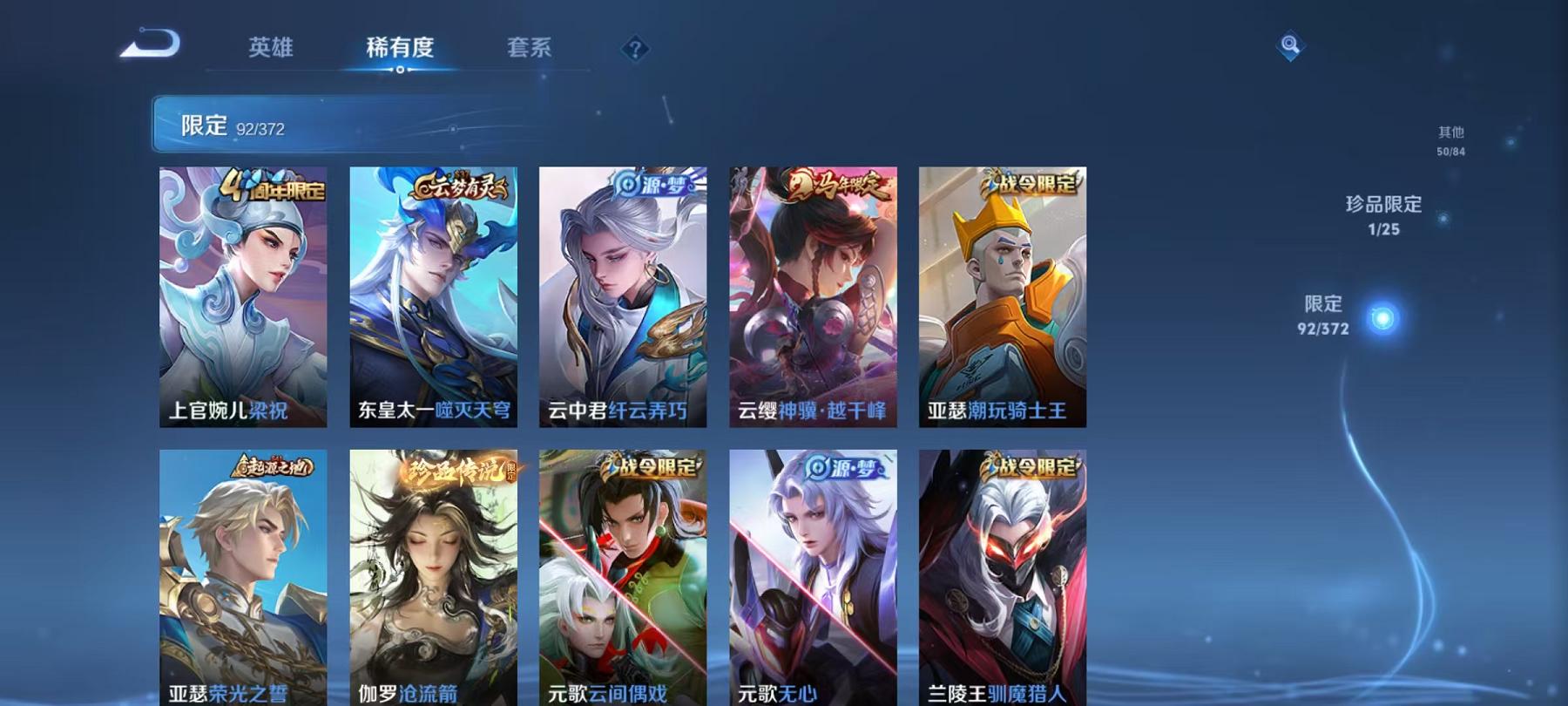Open the help question mark icon
Viewport: 1568px width, 706px height.
pyautogui.click(x=637, y=49)
